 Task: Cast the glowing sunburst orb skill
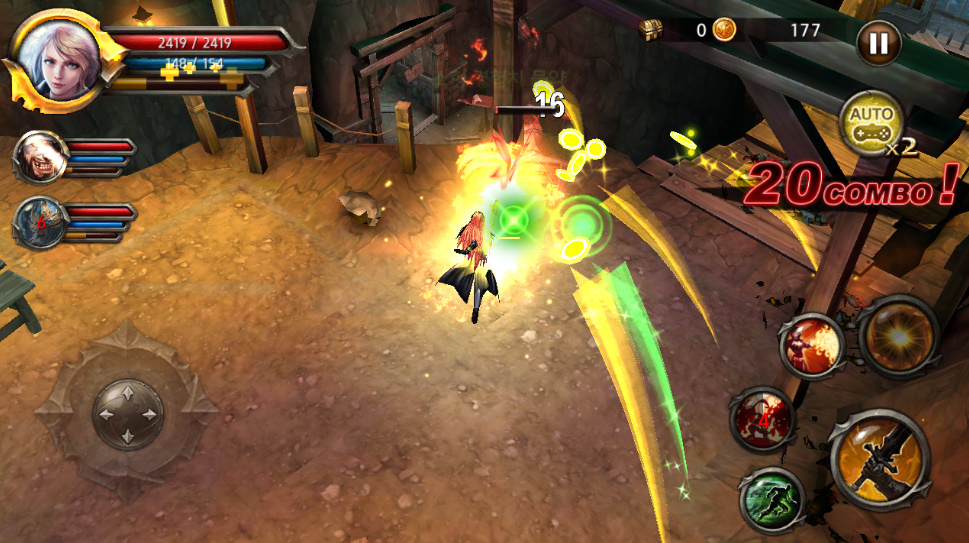coord(897,335)
